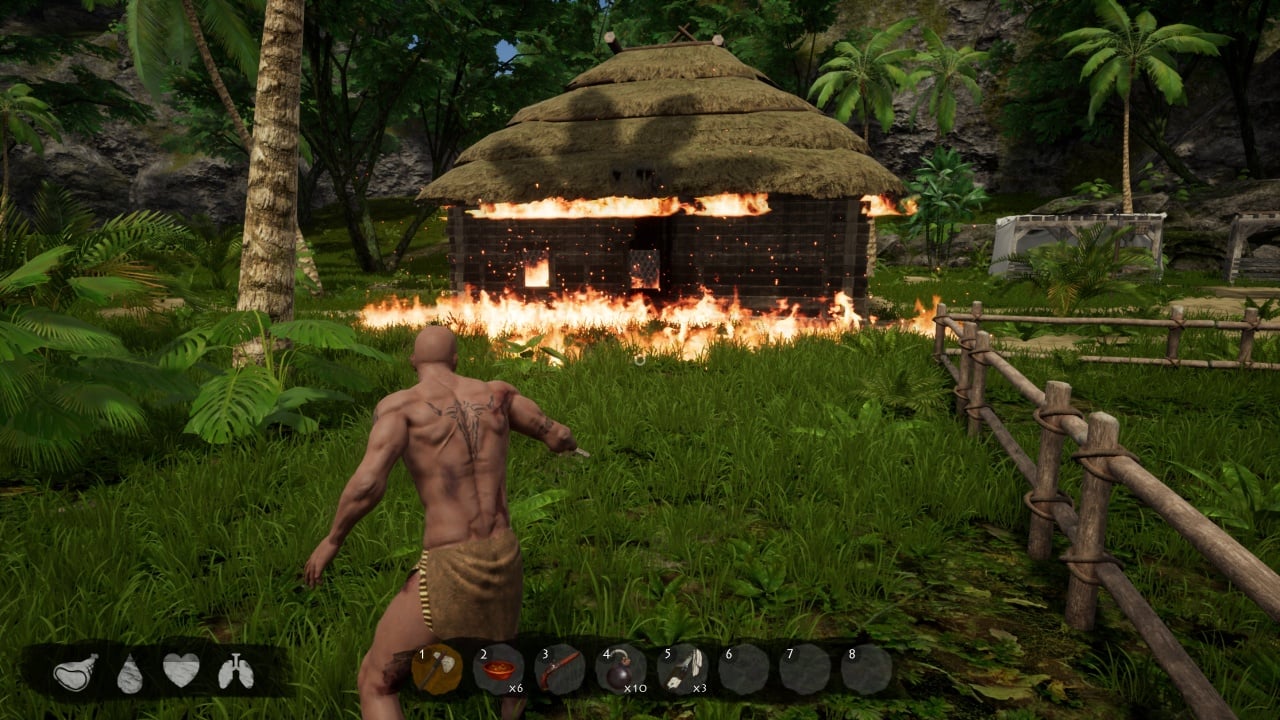This screenshot has width=1280, height=720.
Task: Equip the flintlock pistol from the hotbar
Action: tap(559, 669)
